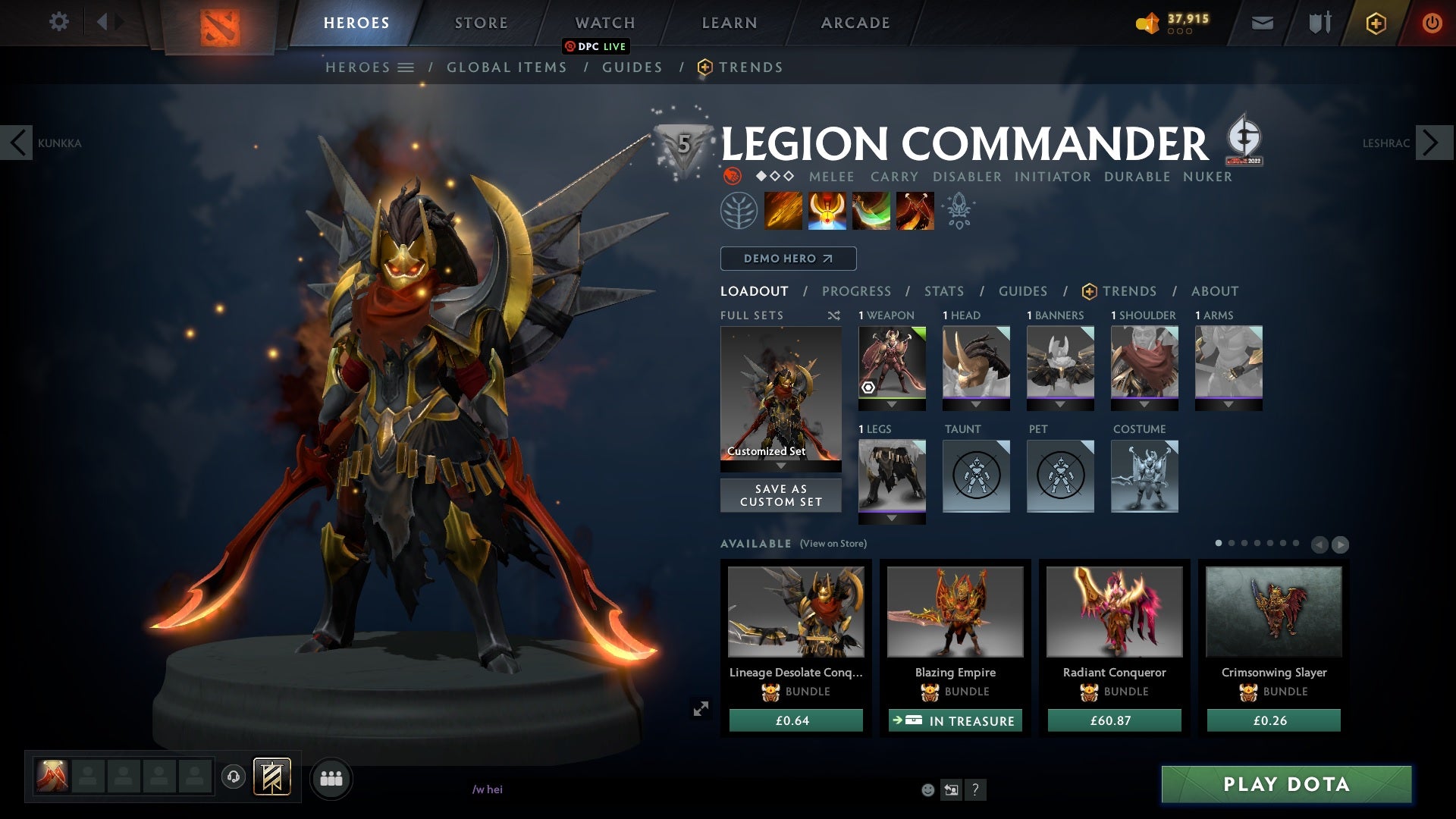Open the WATCH menu
This screenshot has height=819, width=1456.
click(604, 22)
